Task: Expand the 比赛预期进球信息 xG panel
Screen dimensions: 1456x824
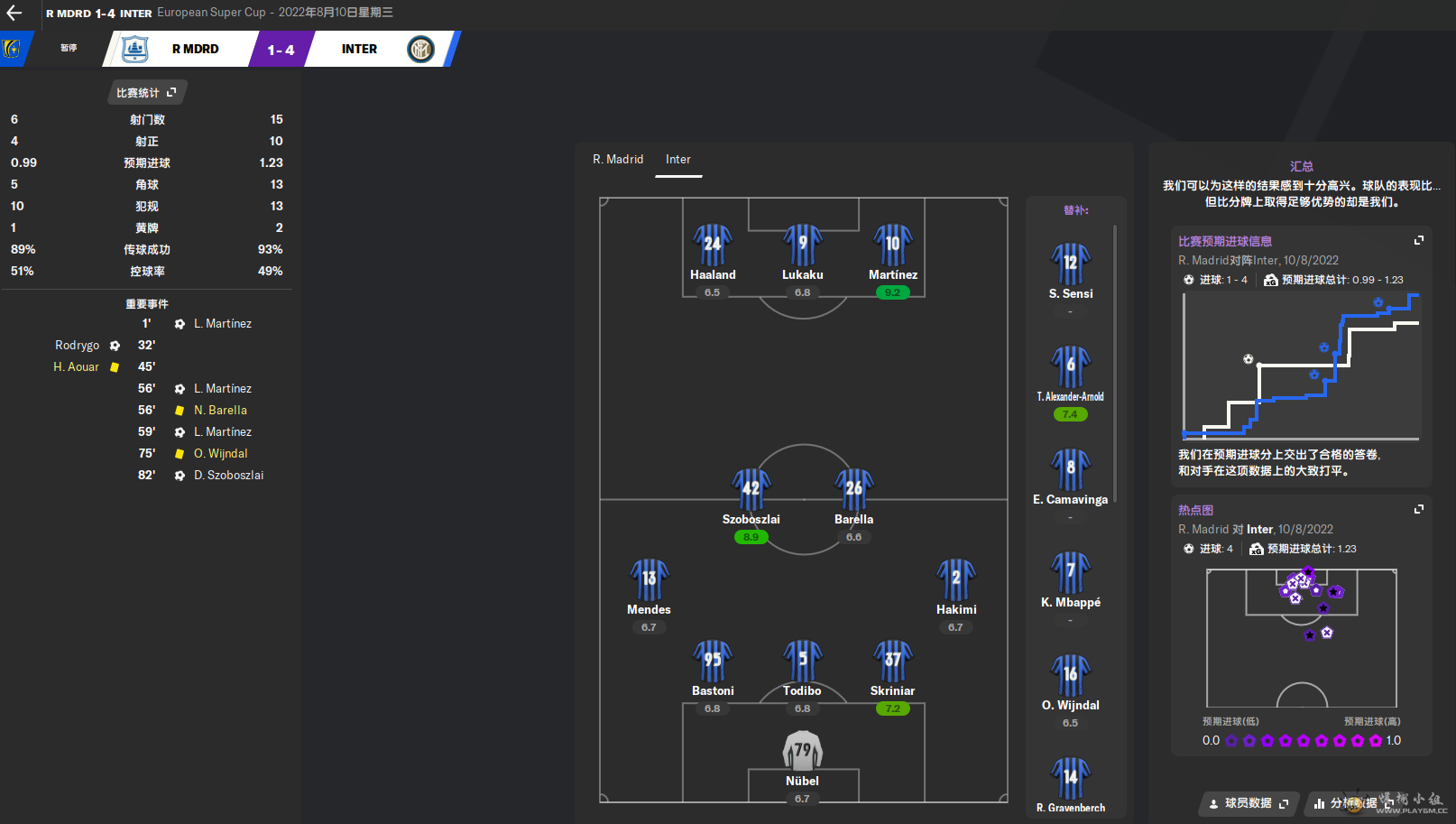Action: [1419, 240]
